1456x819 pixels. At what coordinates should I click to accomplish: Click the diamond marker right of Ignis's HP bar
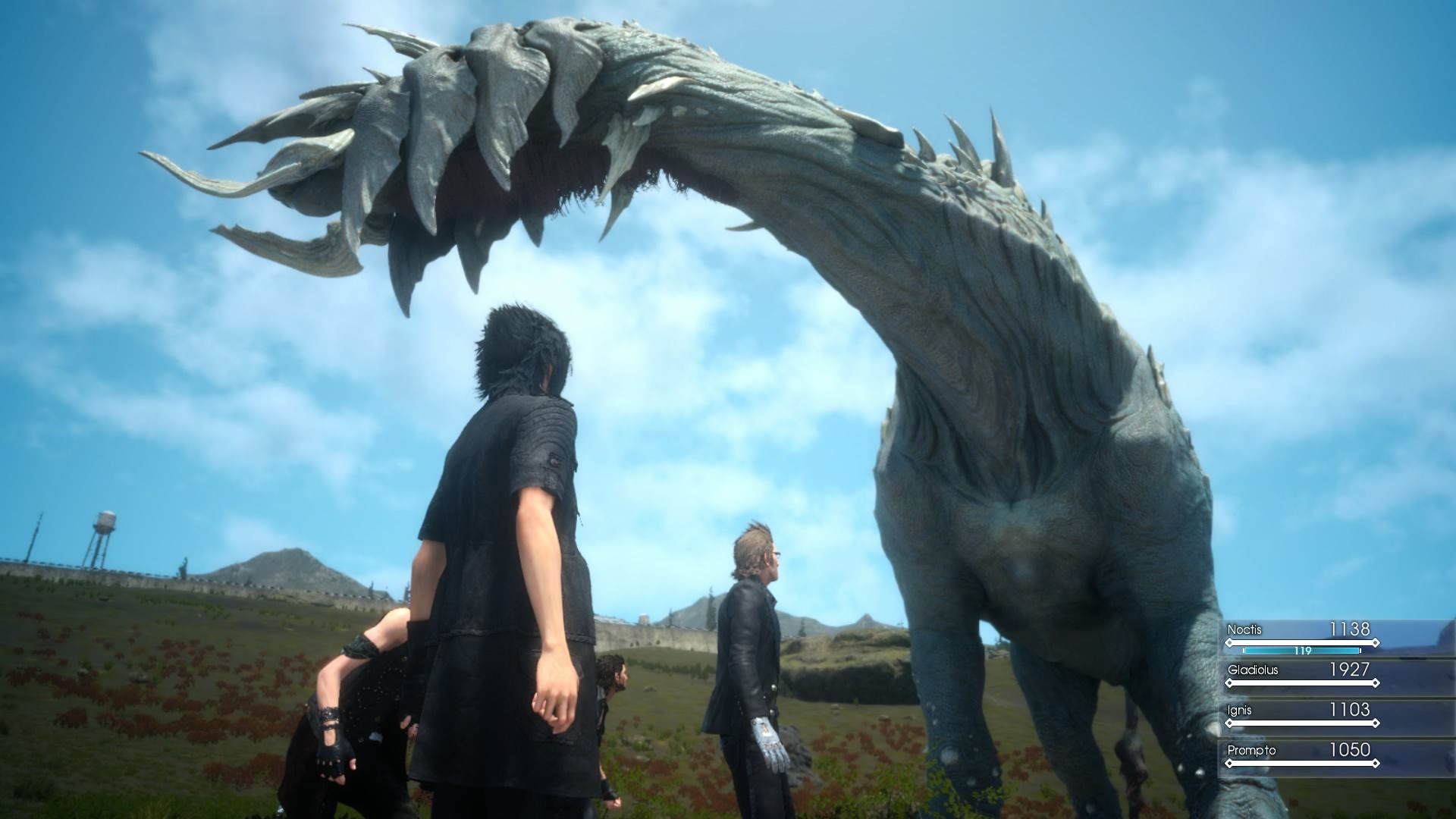[x=1376, y=723]
